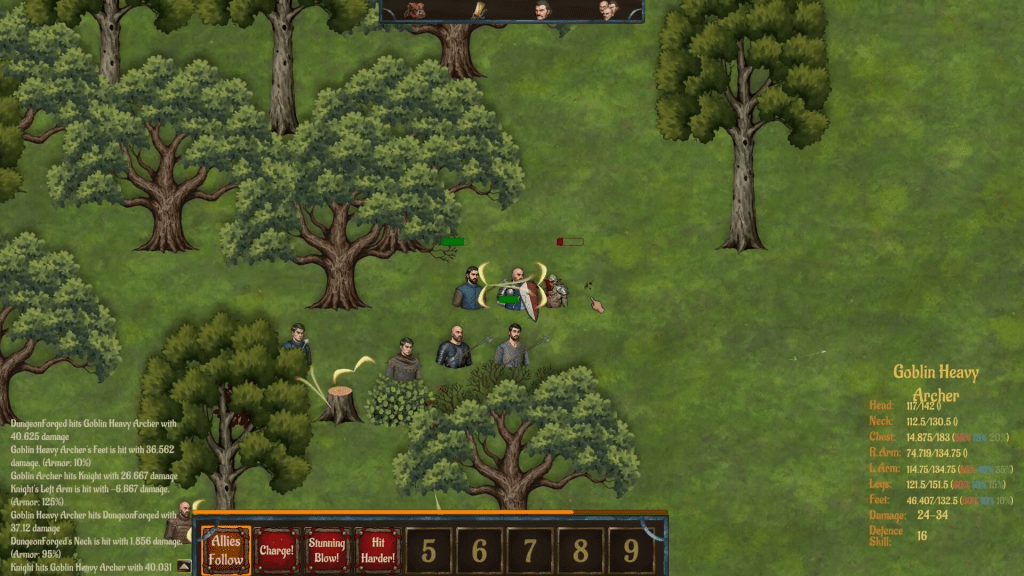Expand the combat log arrow button

point(183,567)
